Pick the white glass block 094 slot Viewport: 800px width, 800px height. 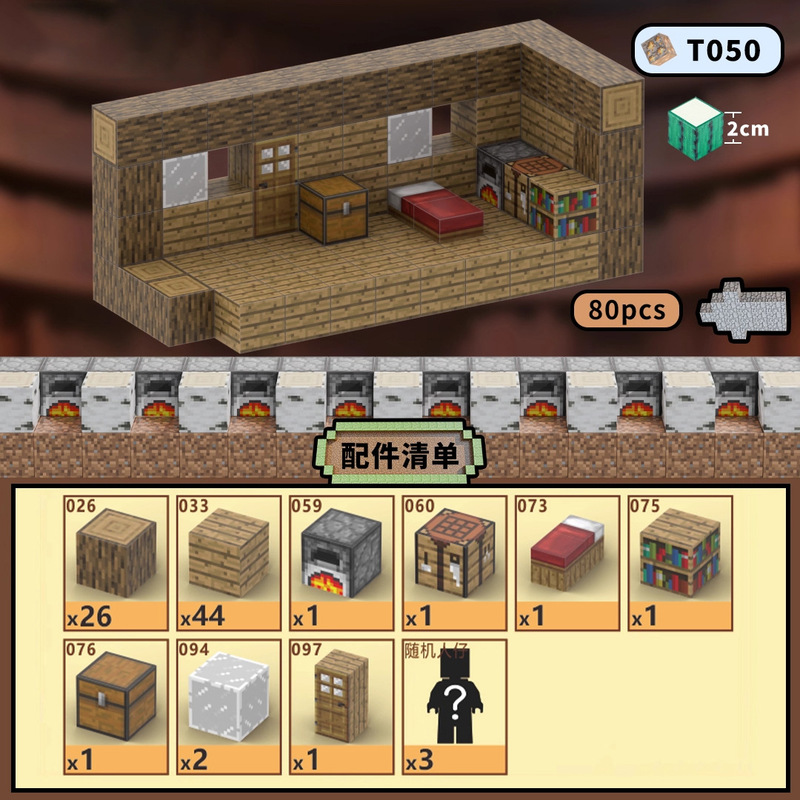pyautogui.click(x=228, y=707)
